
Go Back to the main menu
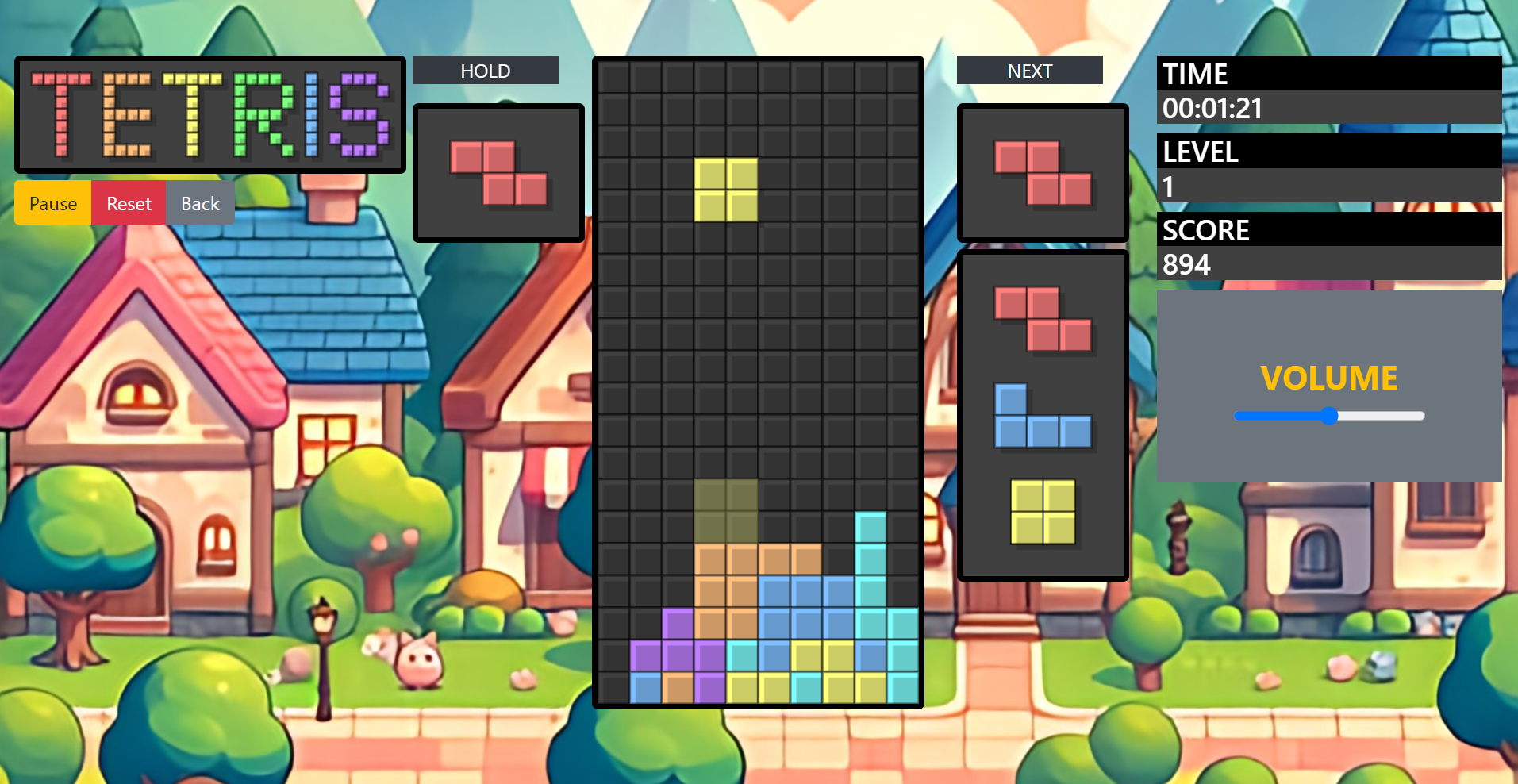point(199,203)
